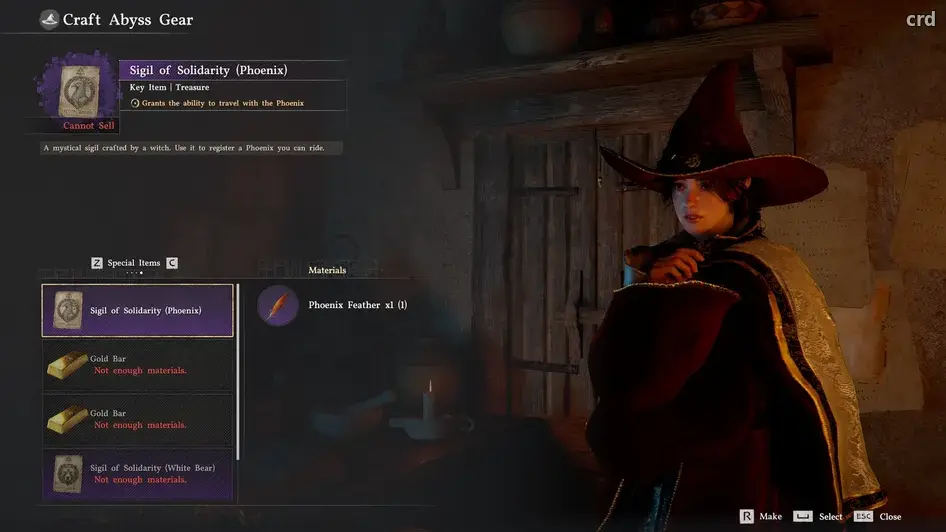Choose the Sigil of Solidarity (White Bear) recipe
This screenshot has width=946, height=532.
pos(138,474)
